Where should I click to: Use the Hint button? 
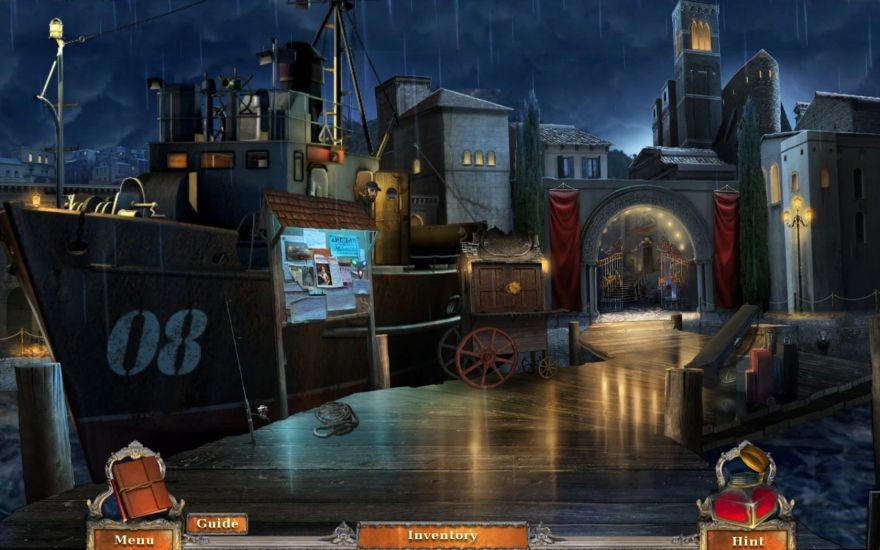point(746,540)
